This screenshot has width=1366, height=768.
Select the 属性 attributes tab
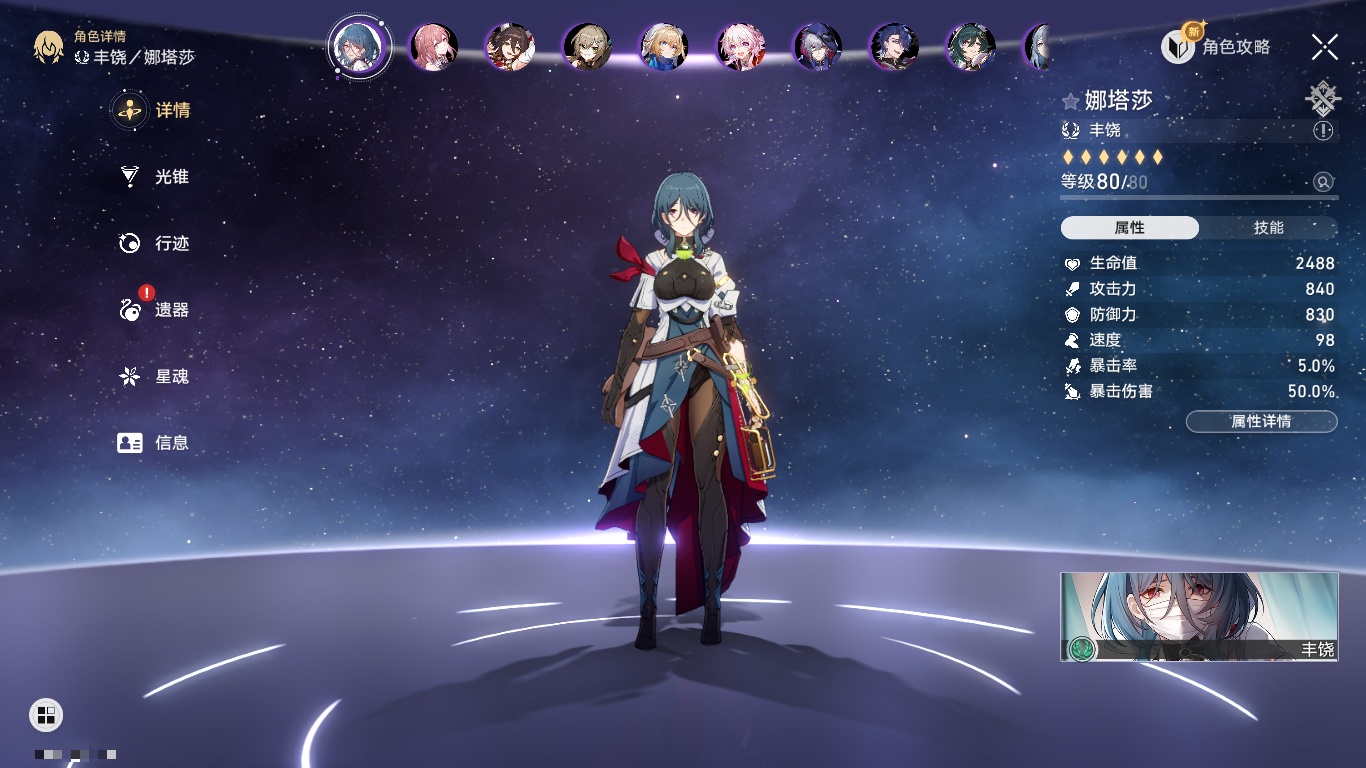(1130, 228)
